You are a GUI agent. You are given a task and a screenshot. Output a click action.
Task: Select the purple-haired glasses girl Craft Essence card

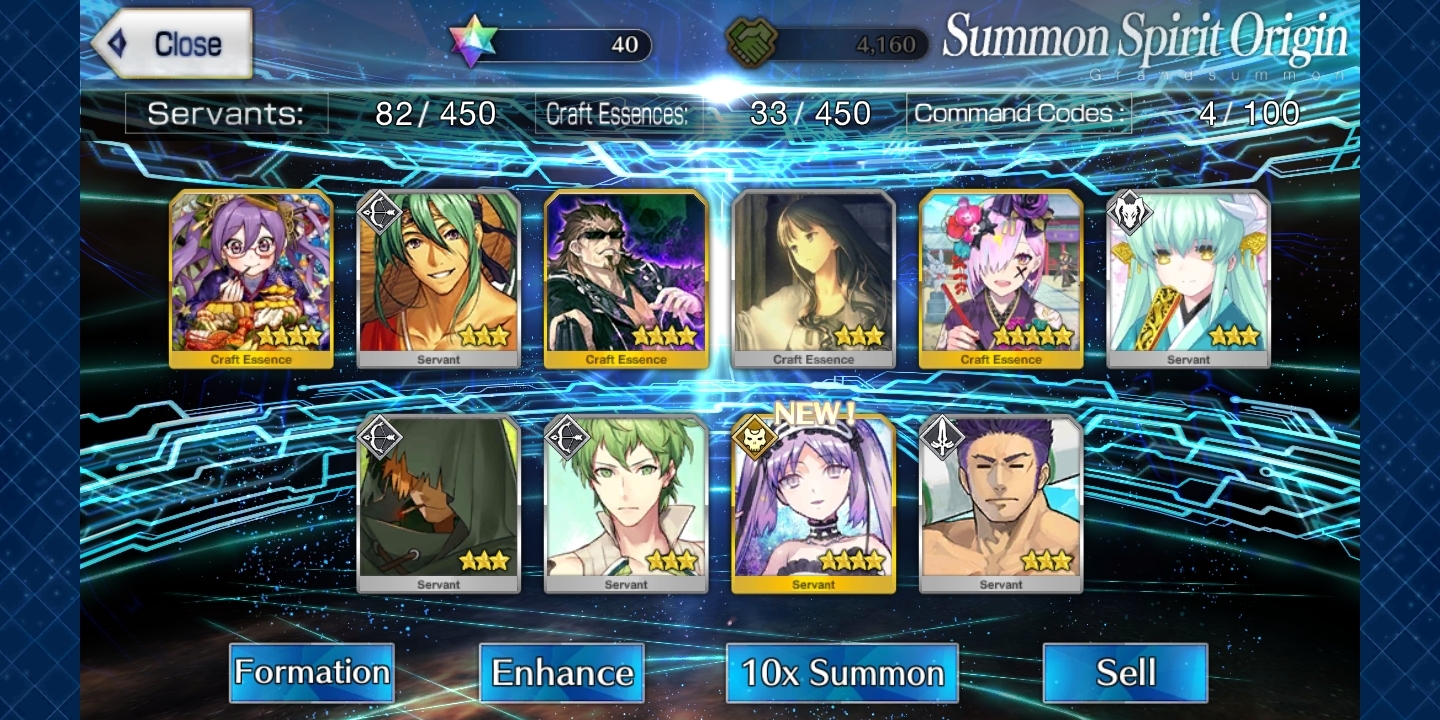tap(251, 279)
